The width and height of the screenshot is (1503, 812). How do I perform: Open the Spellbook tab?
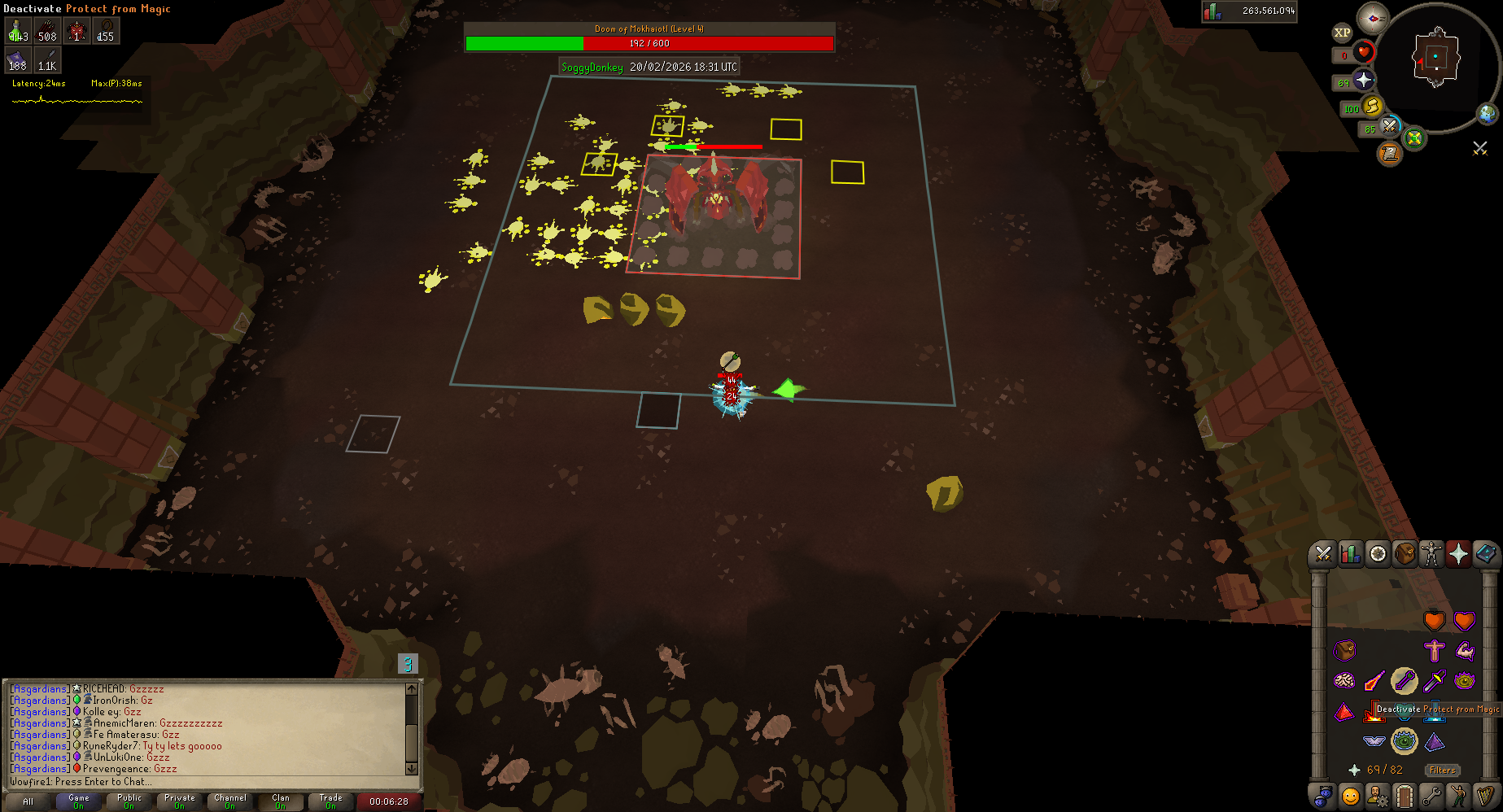(1485, 554)
